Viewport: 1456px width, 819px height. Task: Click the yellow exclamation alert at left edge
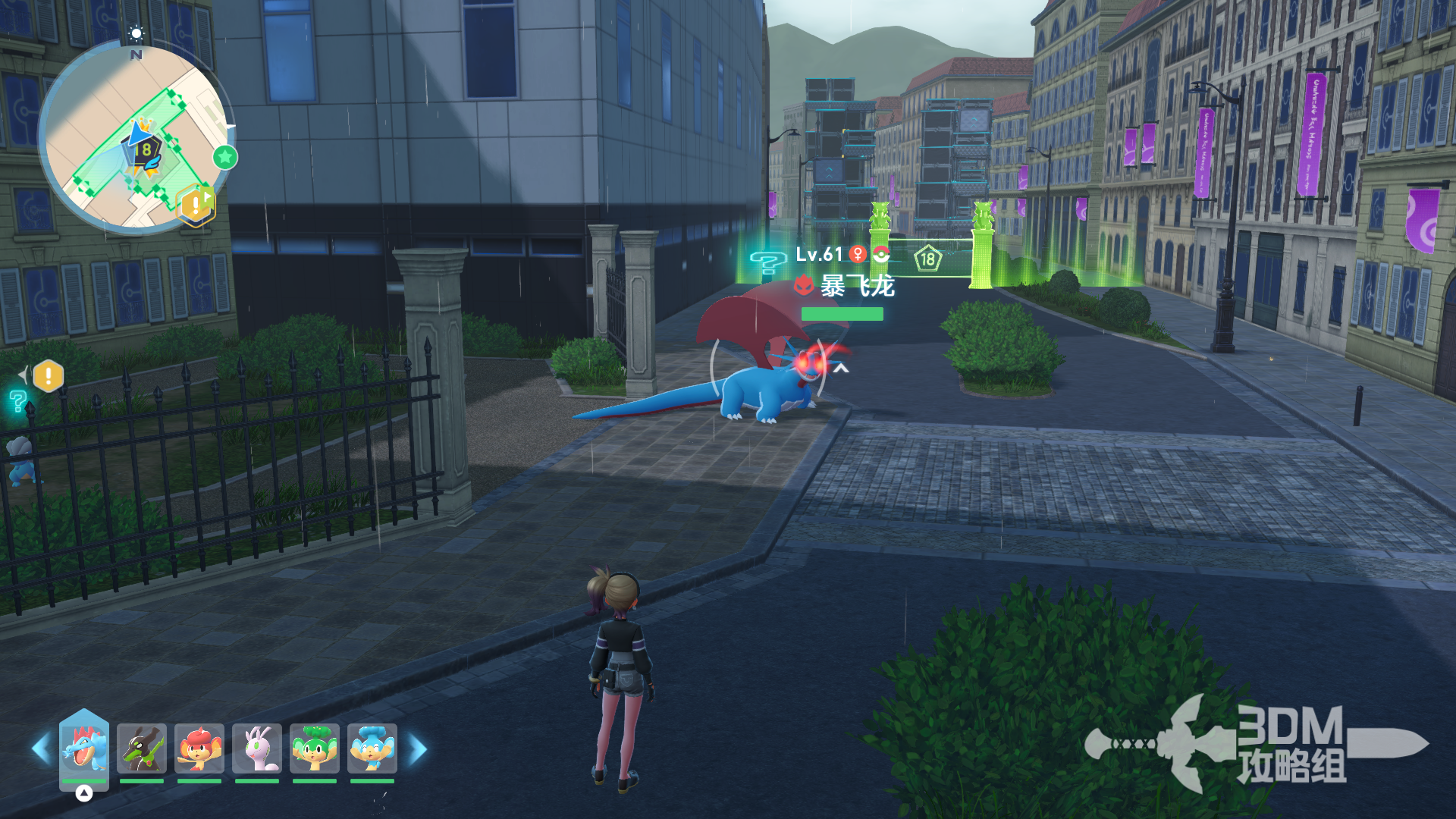[49, 375]
